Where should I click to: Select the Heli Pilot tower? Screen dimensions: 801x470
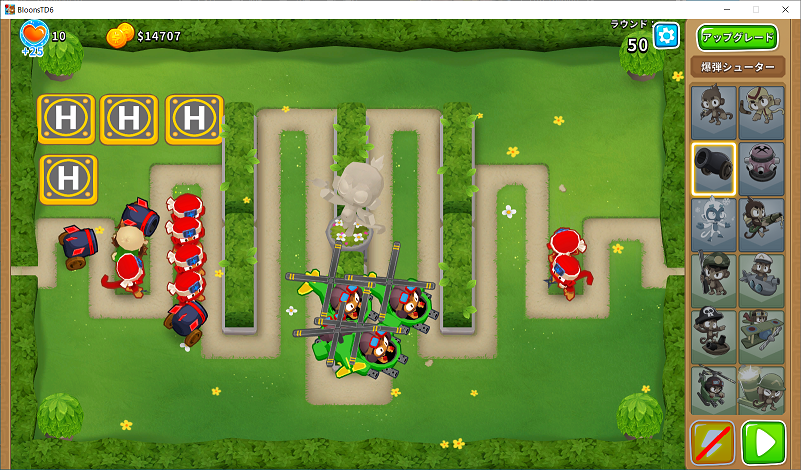coord(714,390)
